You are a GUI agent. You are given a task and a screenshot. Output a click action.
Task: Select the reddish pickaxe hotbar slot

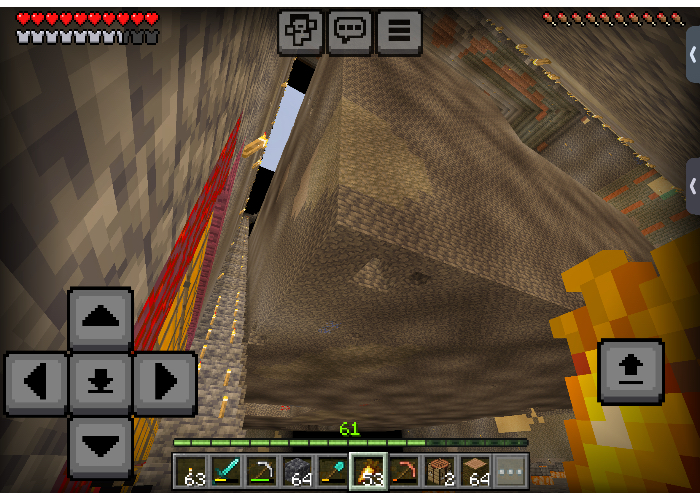404,471
